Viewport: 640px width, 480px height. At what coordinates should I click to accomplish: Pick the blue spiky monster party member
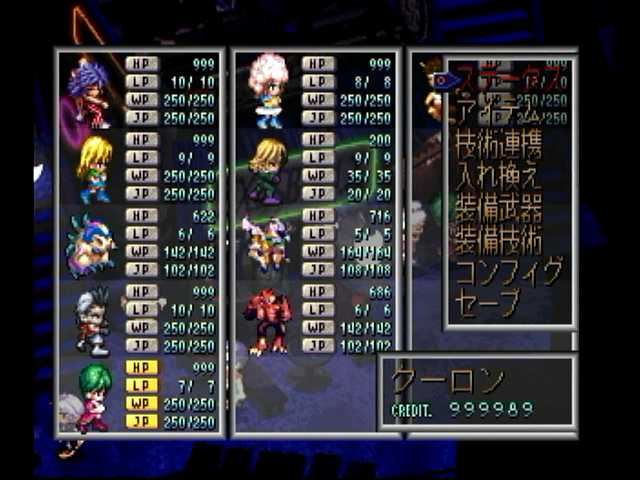point(89,245)
